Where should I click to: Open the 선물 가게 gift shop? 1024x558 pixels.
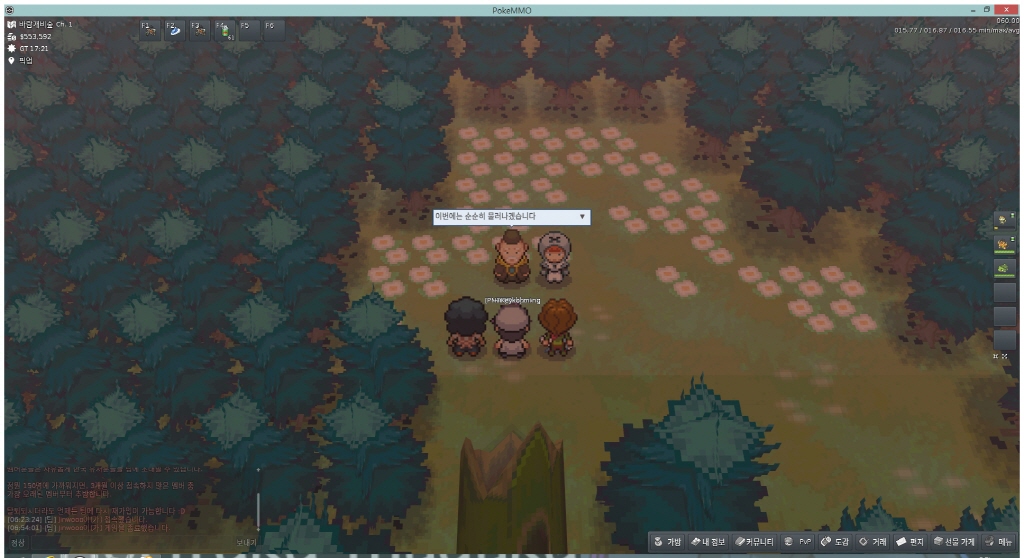coord(954,541)
